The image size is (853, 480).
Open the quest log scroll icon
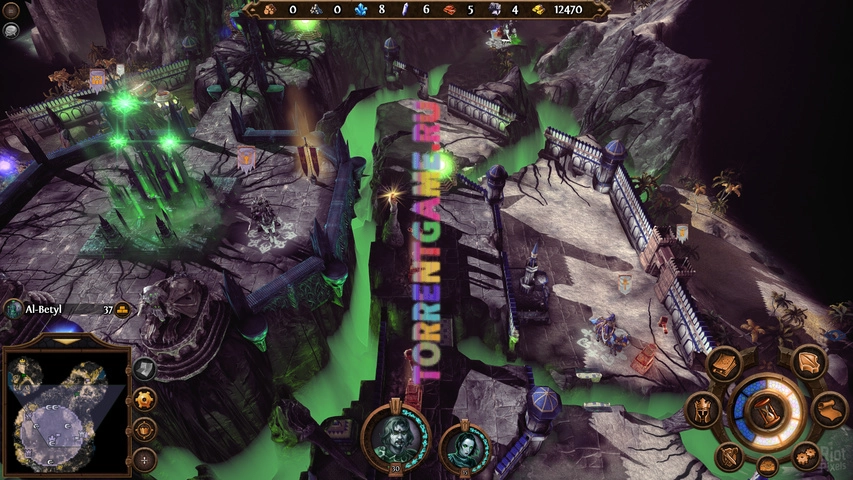(829, 409)
